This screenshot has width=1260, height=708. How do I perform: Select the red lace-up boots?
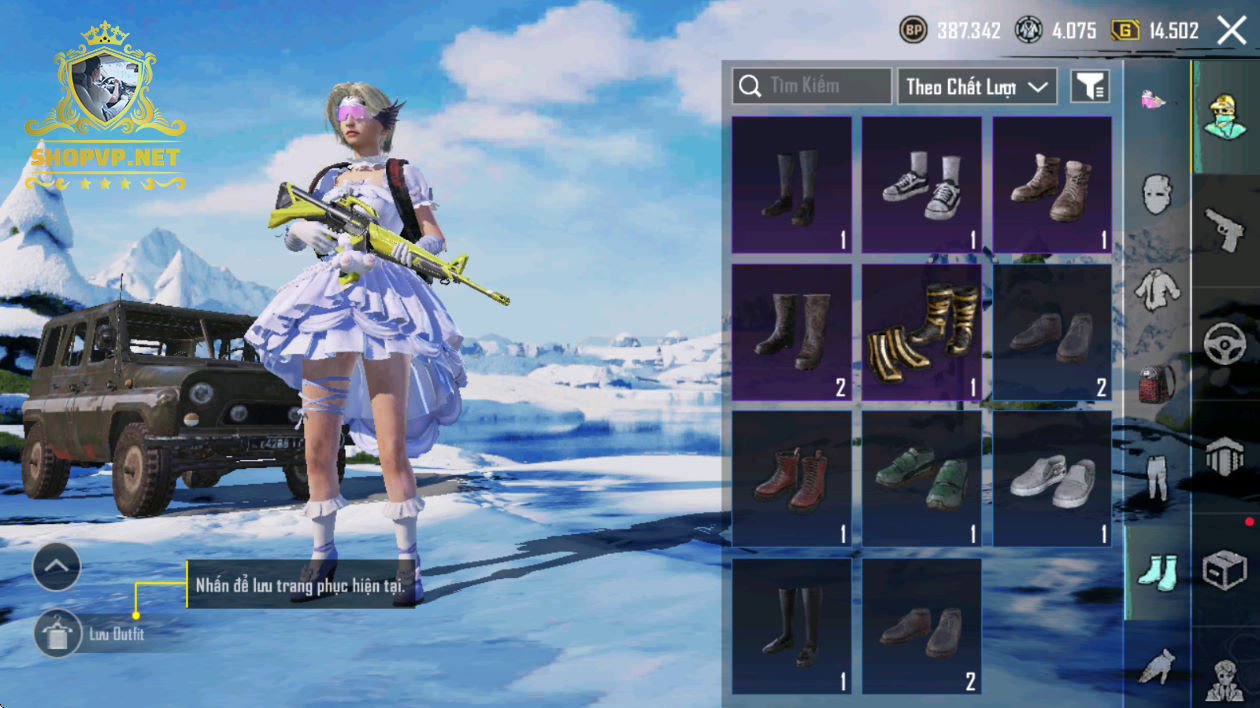[792, 479]
